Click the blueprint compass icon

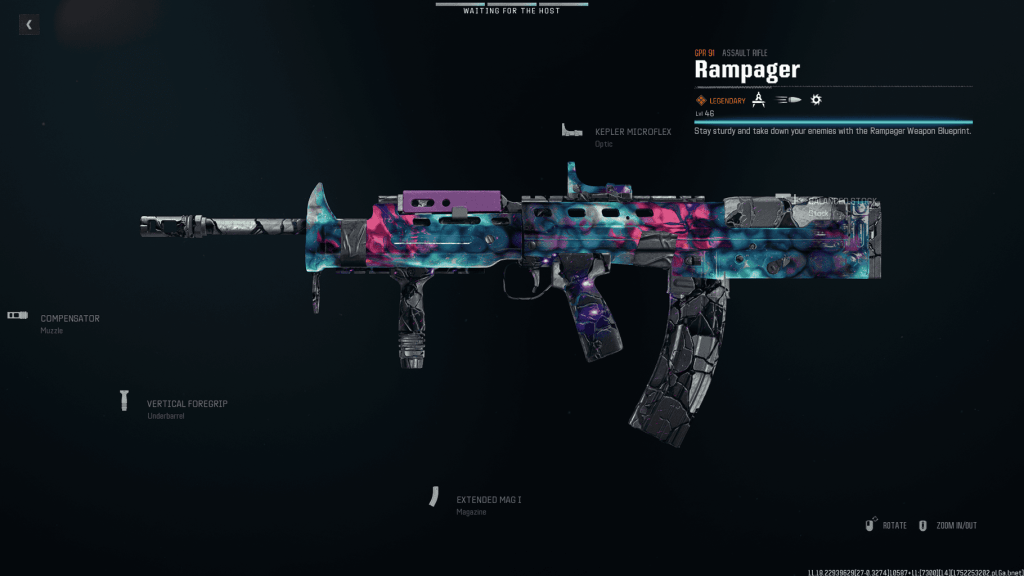(x=758, y=100)
